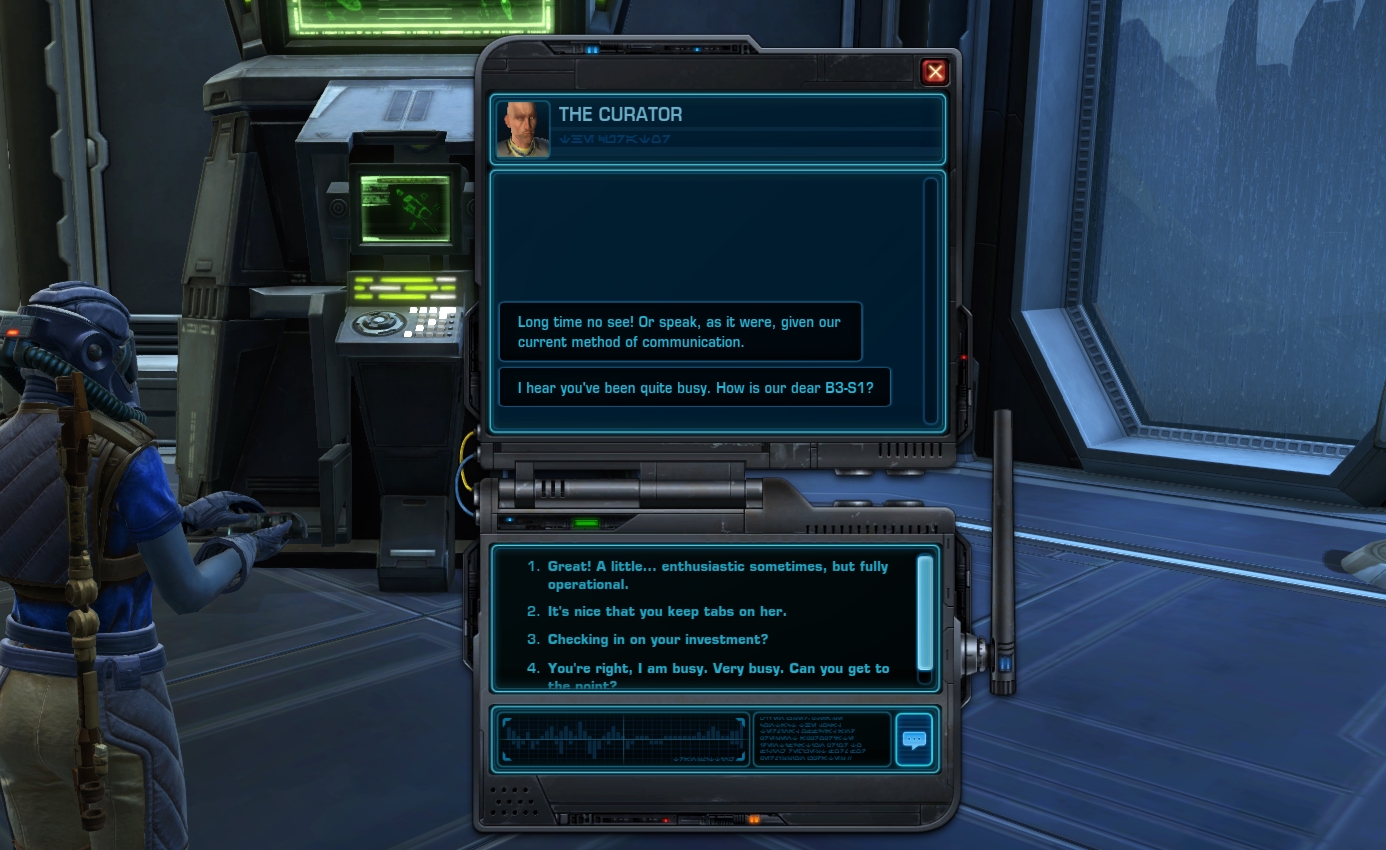Viewport: 1386px width, 850px height.
Task: Click the blue speech bubble icon
Action: (x=914, y=739)
